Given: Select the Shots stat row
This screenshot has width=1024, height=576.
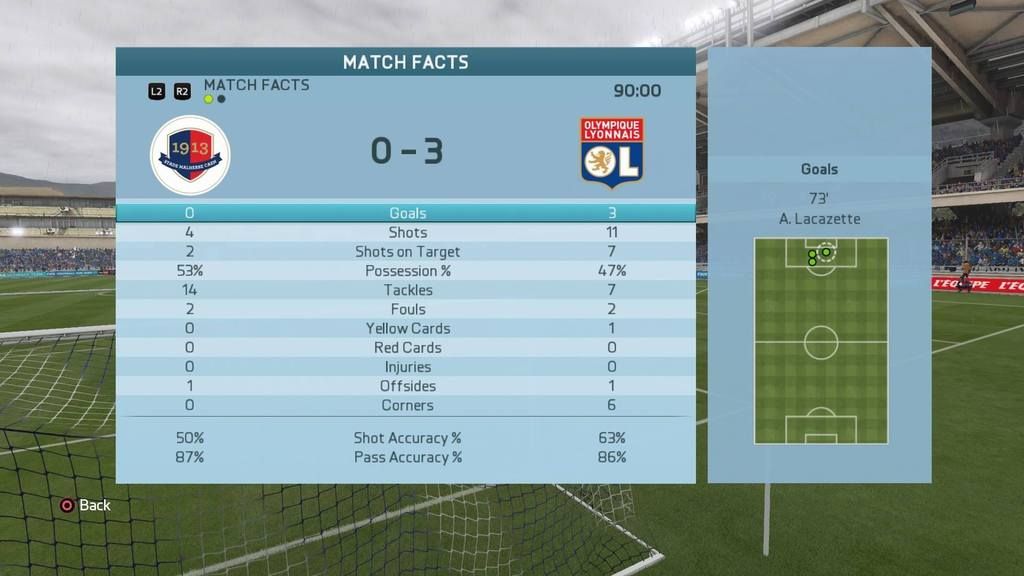Looking at the screenshot, I should tap(407, 232).
